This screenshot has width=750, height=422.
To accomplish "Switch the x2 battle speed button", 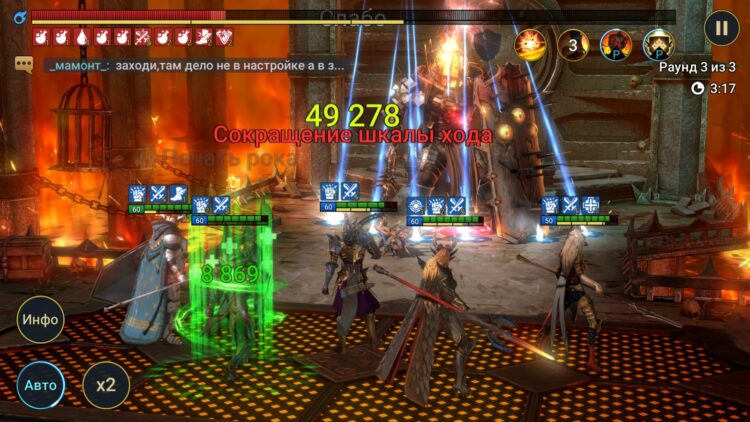I will pyautogui.click(x=105, y=385).
